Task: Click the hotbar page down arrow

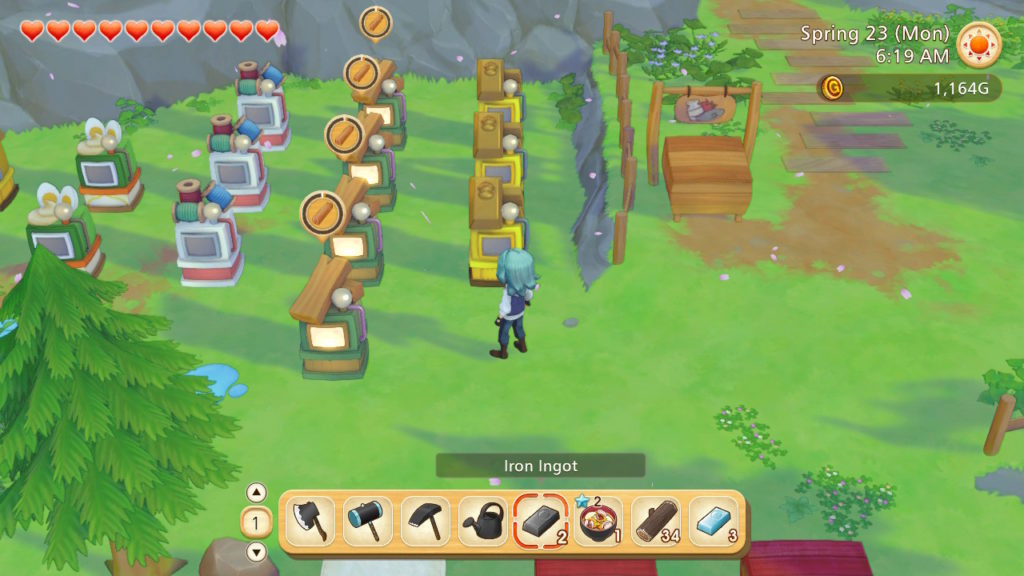Action: point(256,551)
